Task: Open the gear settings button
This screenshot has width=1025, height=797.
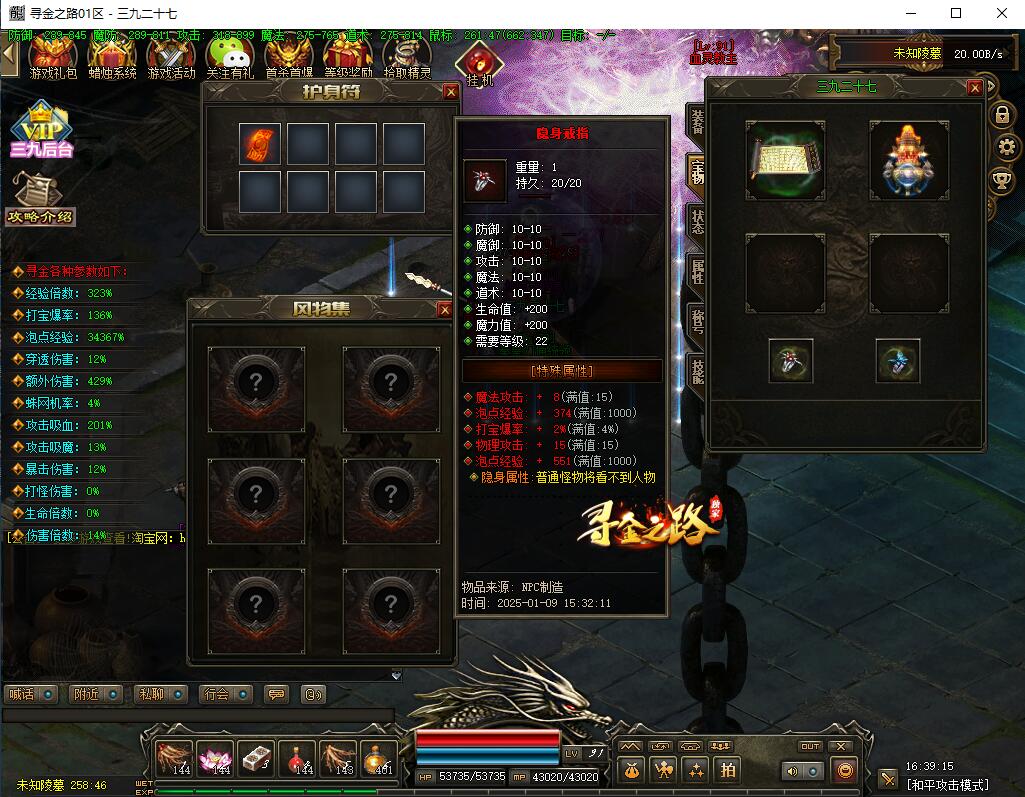Action: click(1007, 148)
